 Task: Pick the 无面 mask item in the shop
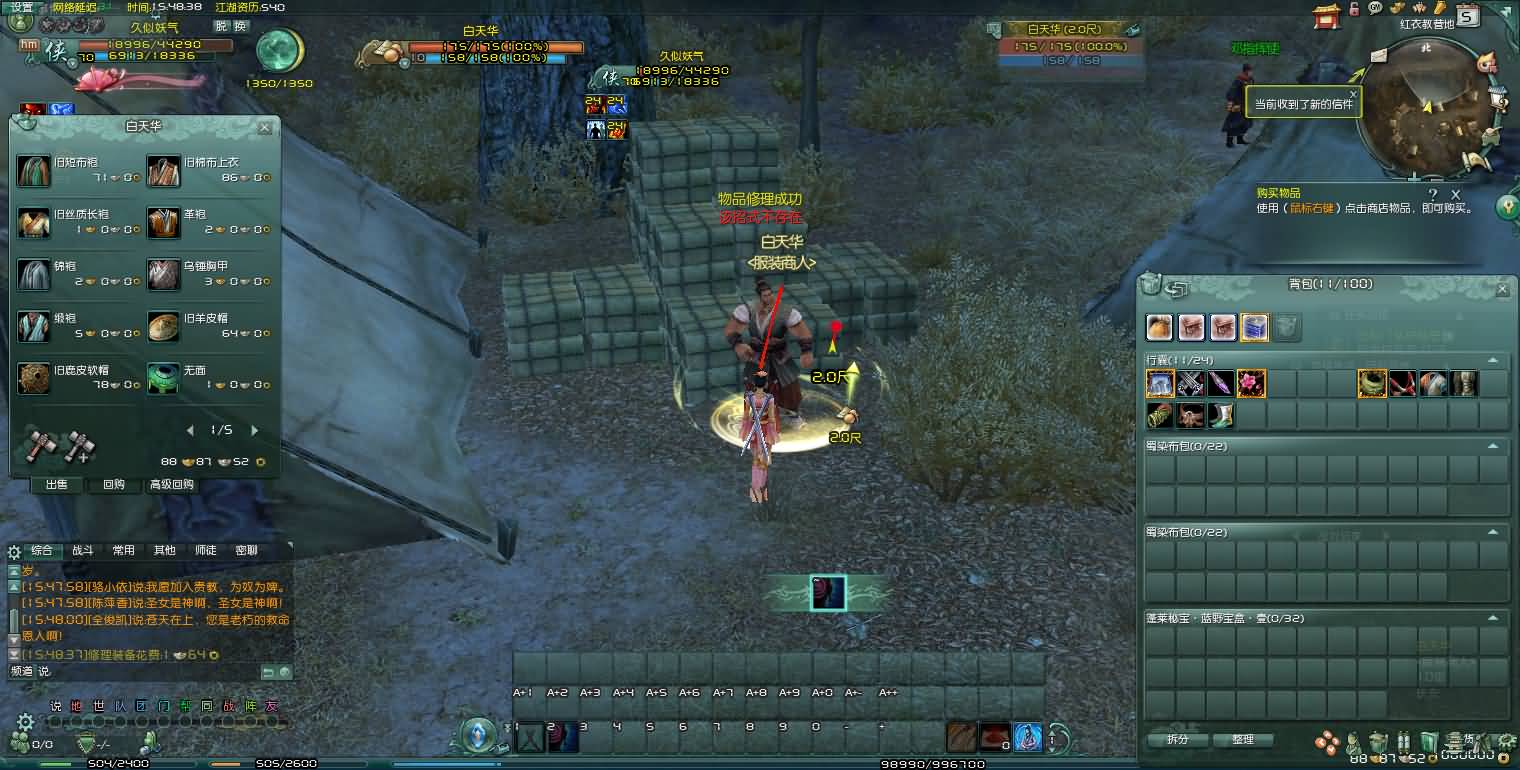[164, 378]
